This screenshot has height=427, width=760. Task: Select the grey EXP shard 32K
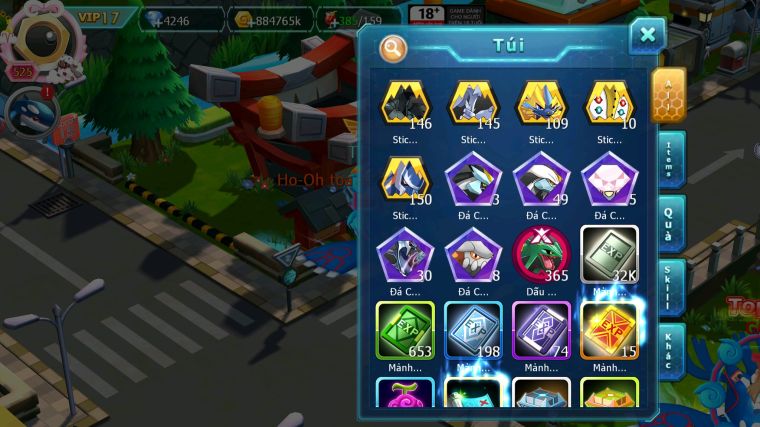(x=610, y=254)
